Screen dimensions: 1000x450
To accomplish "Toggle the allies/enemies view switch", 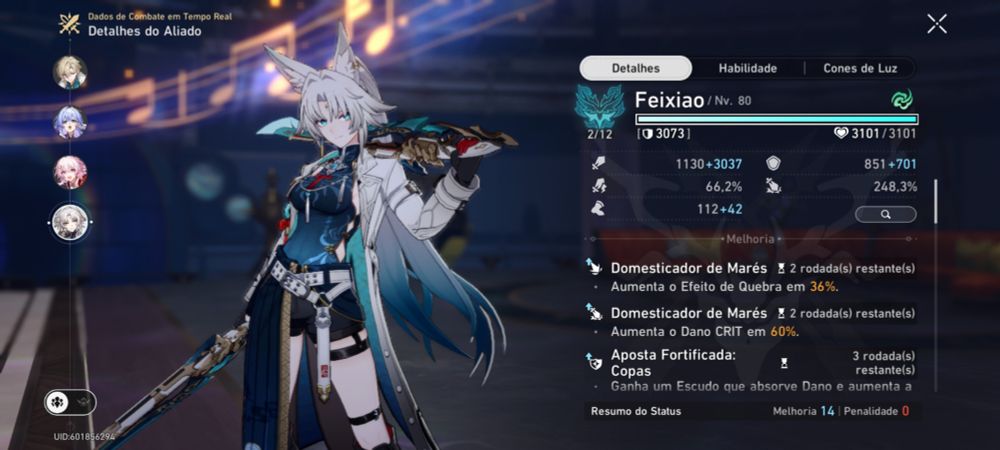I will 70,402.
